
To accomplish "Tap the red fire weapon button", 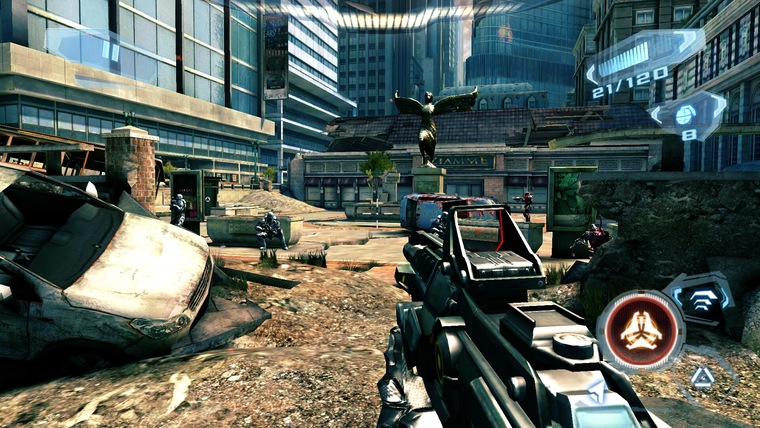I will pos(640,331).
